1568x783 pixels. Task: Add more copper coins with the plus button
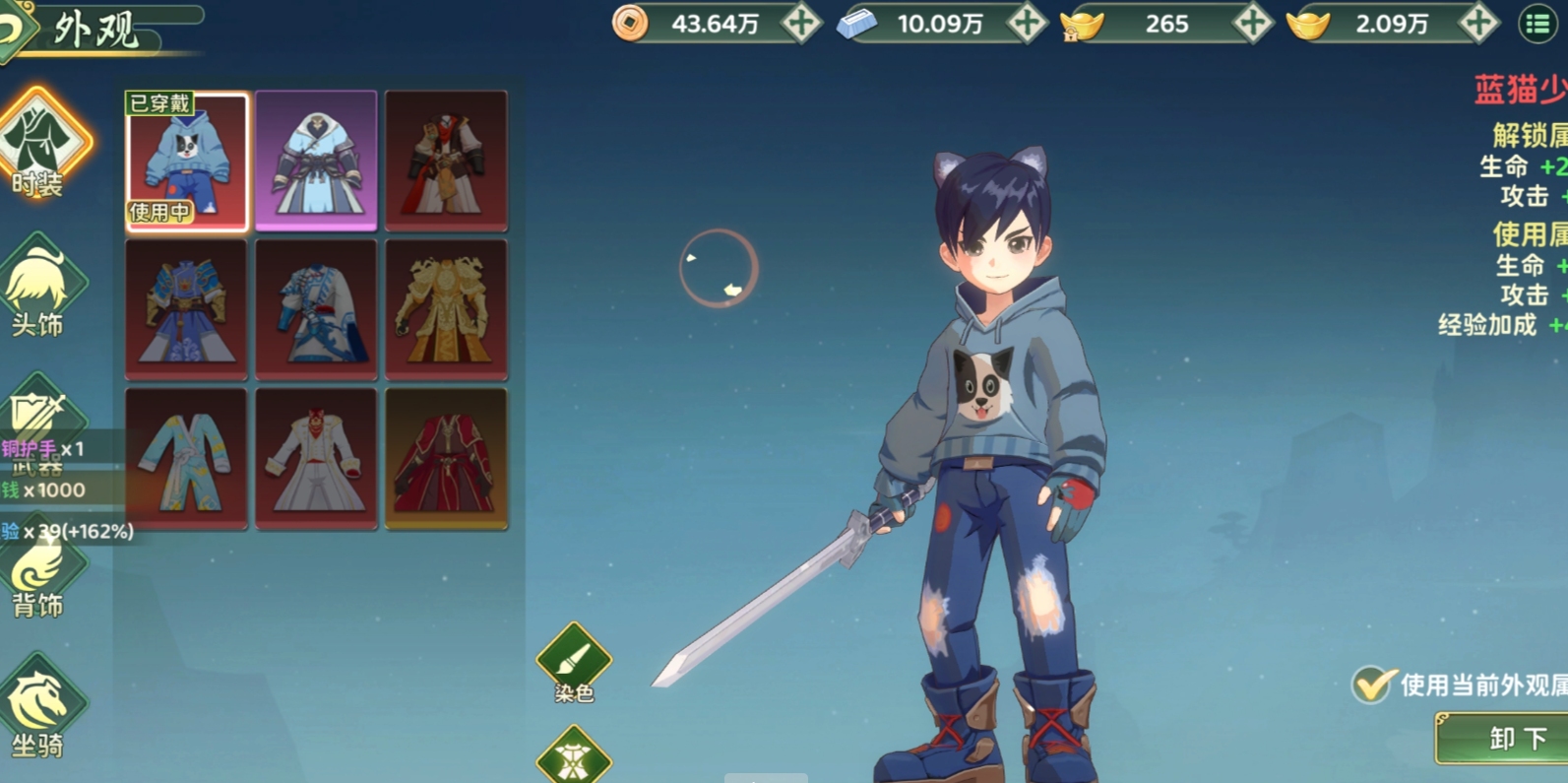point(801,24)
